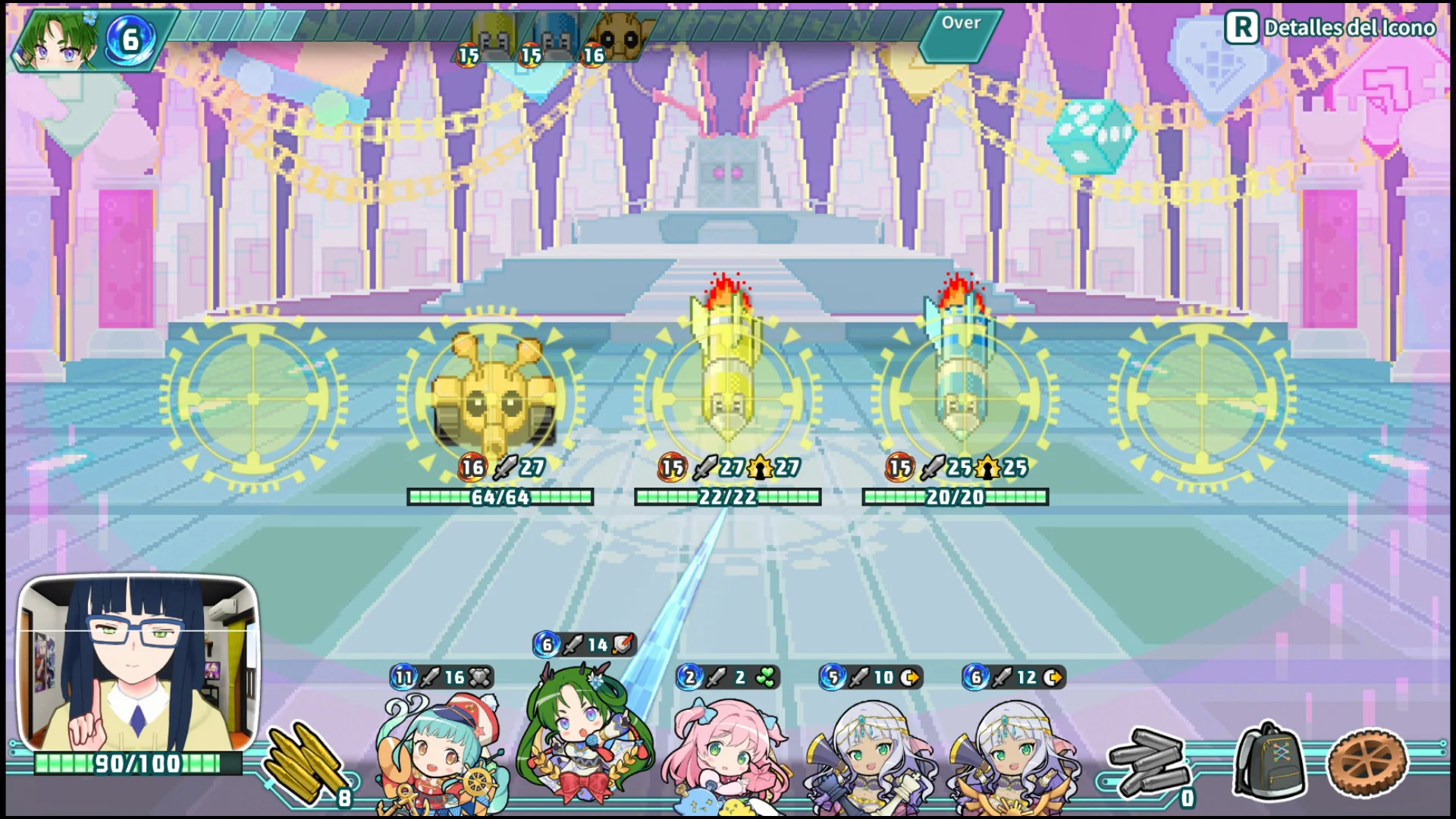The width and height of the screenshot is (1456, 819).
Task: Open the bronze gear settings
Action: 1367,762
